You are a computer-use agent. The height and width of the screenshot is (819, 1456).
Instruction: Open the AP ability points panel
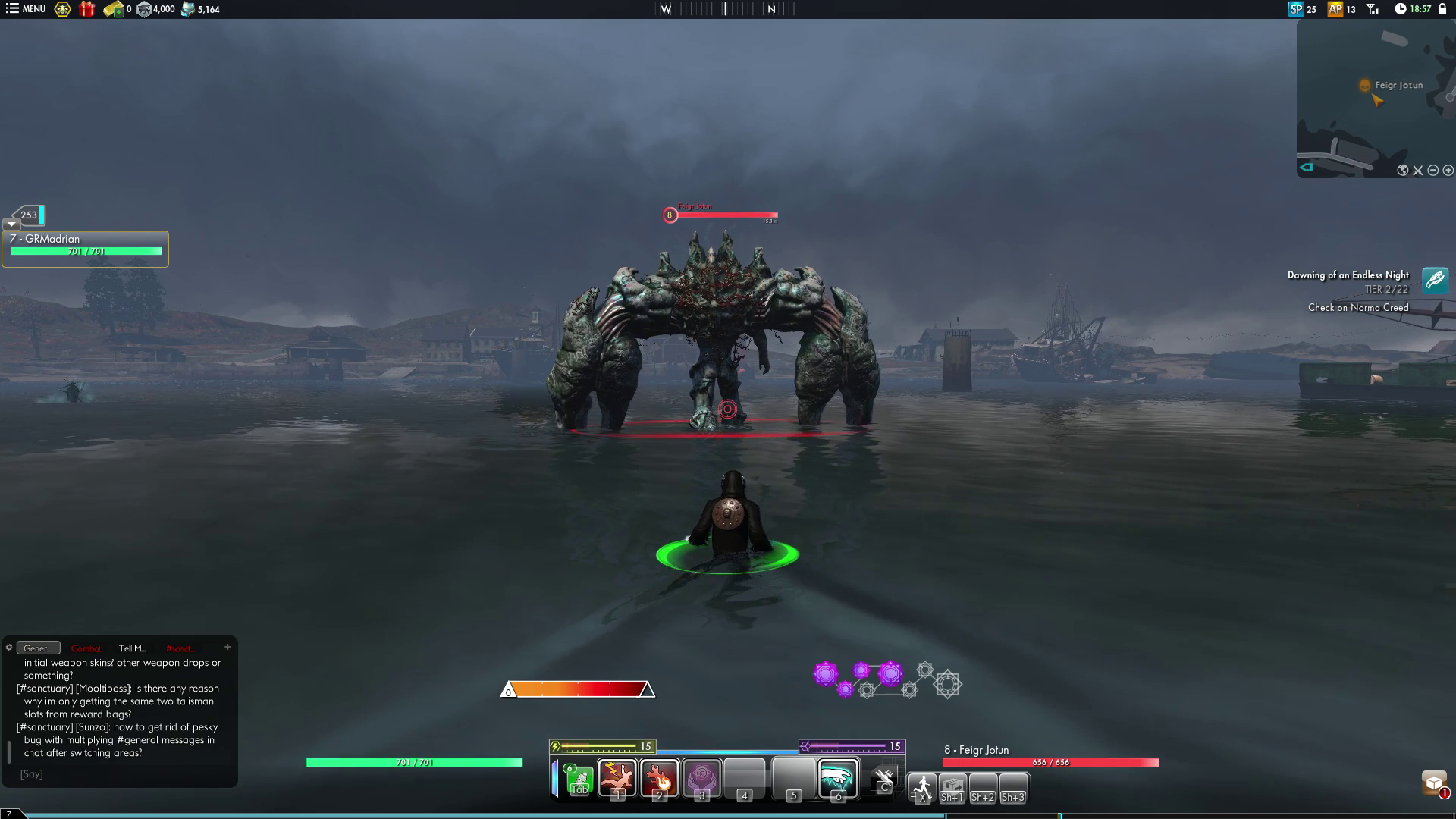(x=1341, y=9)
